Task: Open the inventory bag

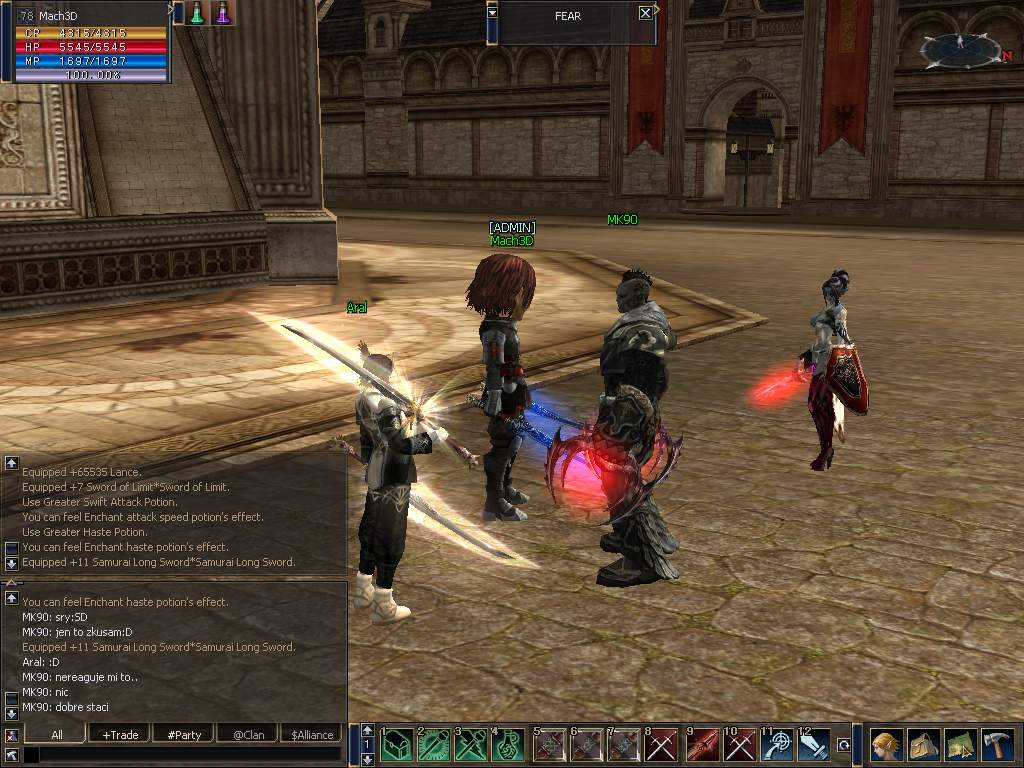Action: pos(923,745)
